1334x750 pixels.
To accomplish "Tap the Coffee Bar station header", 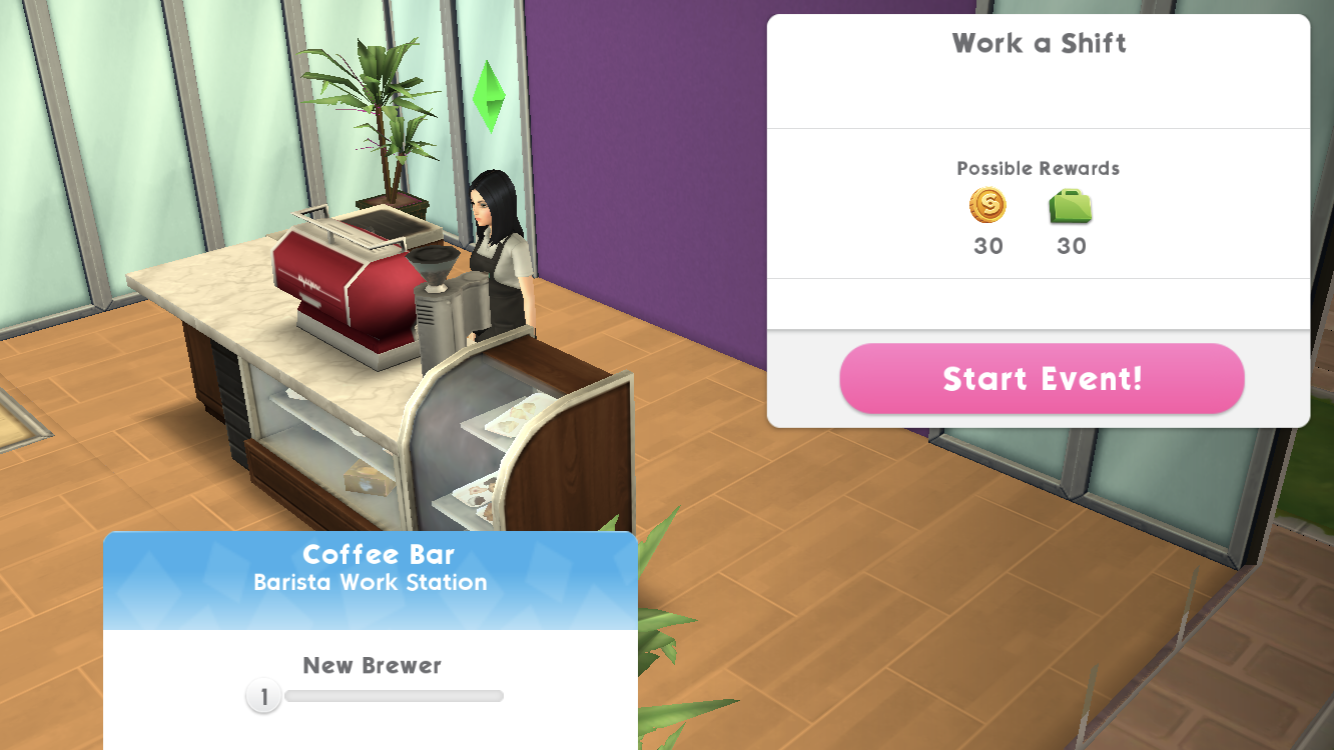I will (x=370, y=569).
